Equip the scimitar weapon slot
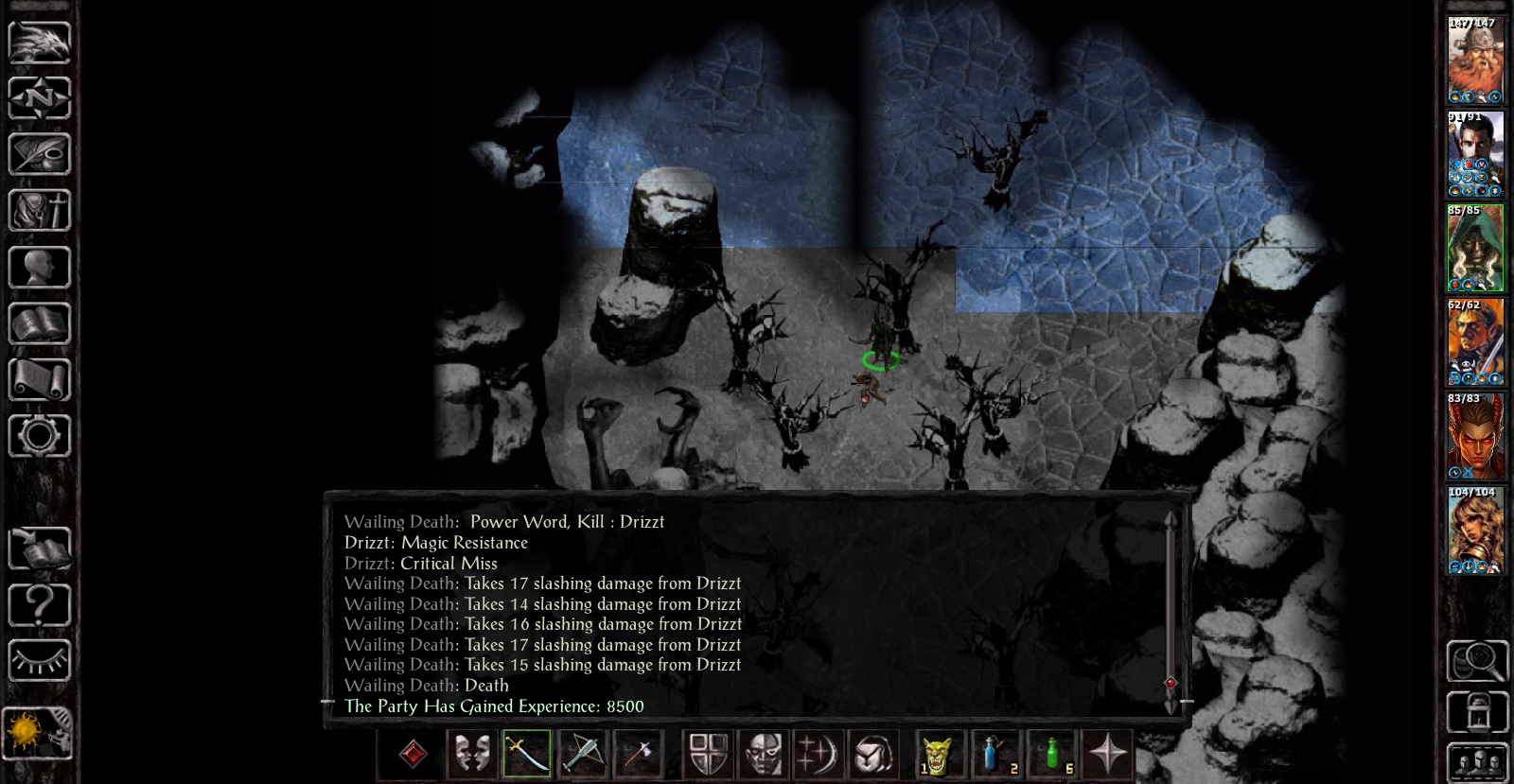 pyautogui.click(x=525, y=755)
